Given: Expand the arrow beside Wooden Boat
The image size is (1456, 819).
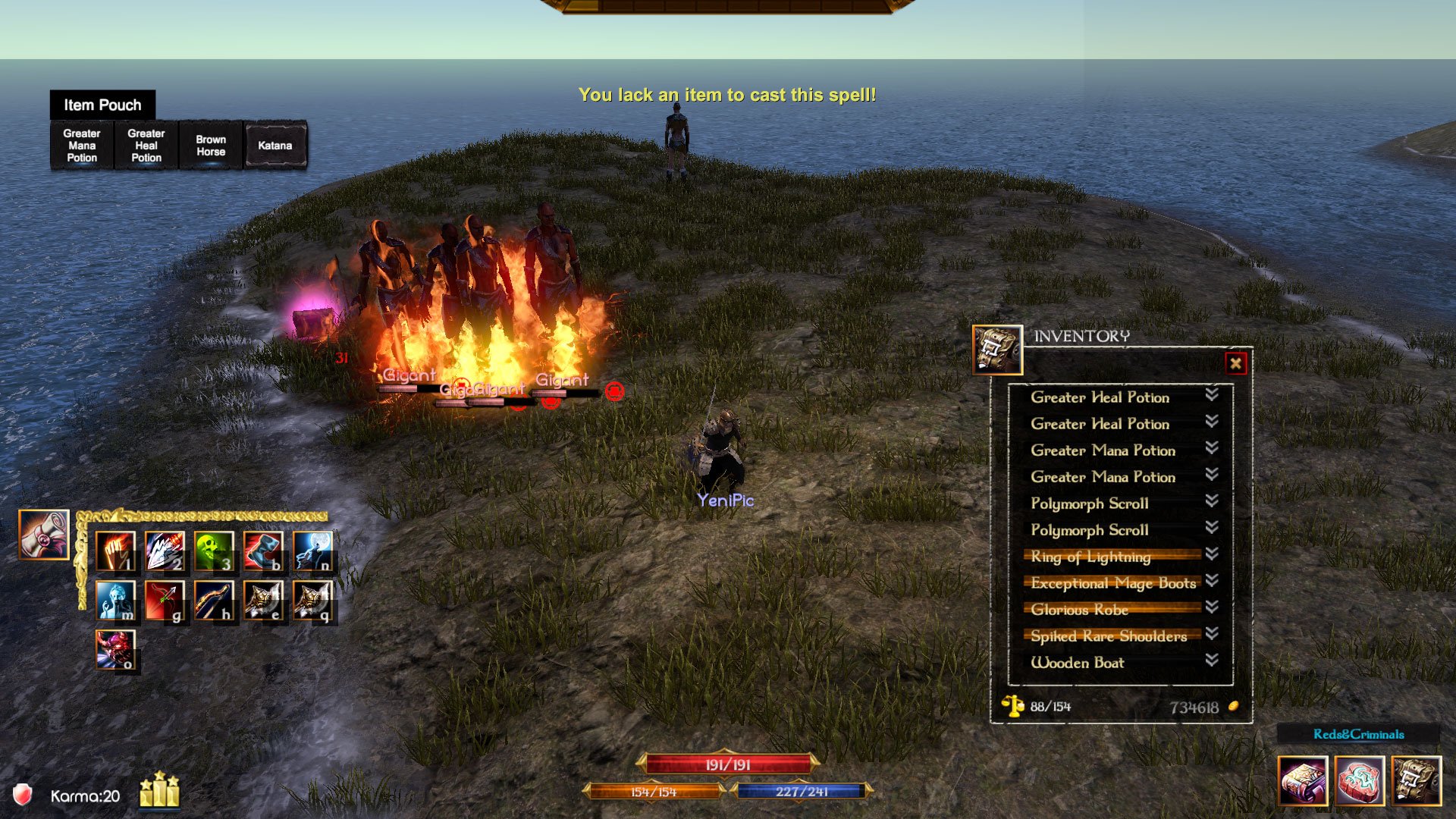Looking at the screenshot, I should (1212, 660).
